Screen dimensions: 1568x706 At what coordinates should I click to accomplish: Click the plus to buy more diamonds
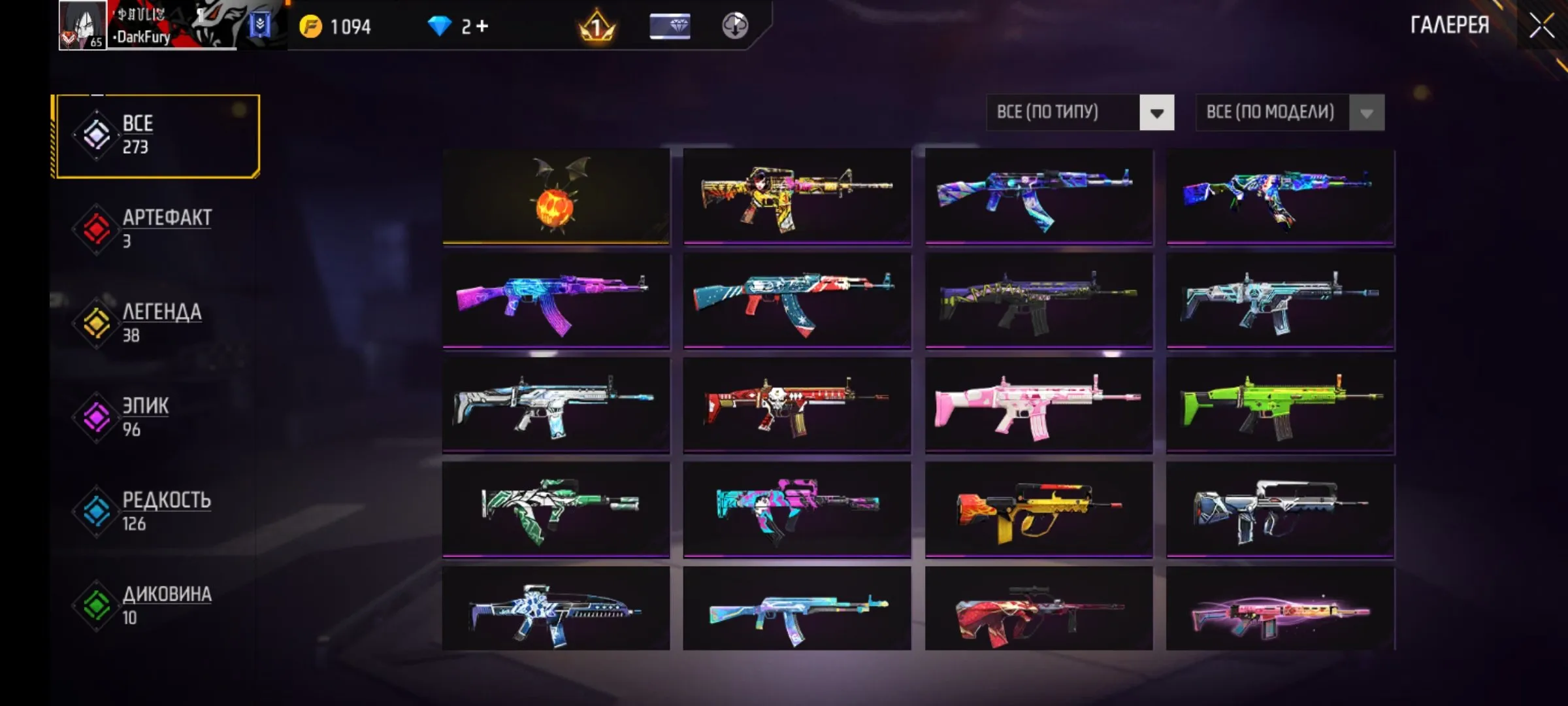click(x=483, y=26)
